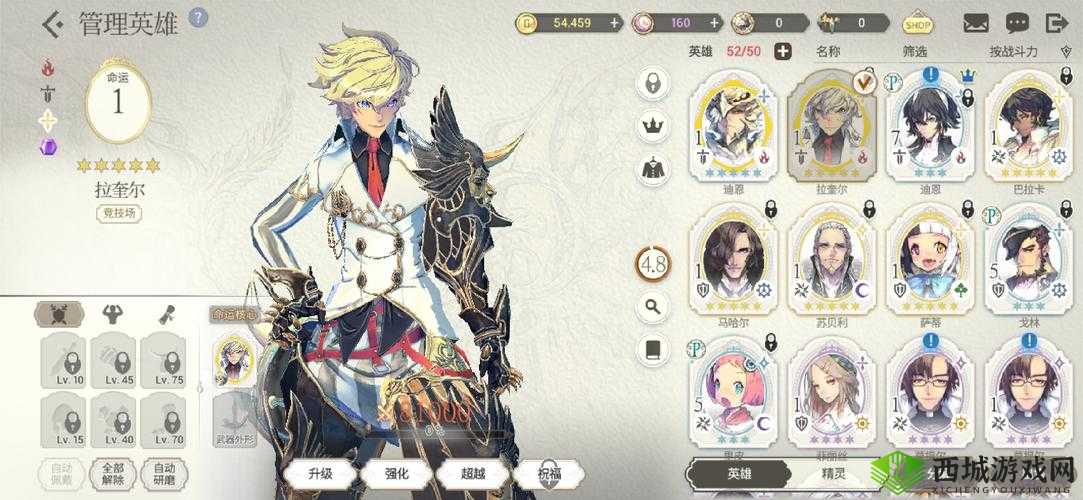Go back from the 管理英雄 screen
The width and height of the screenshot is (1083, 500).
coord(53,23)
